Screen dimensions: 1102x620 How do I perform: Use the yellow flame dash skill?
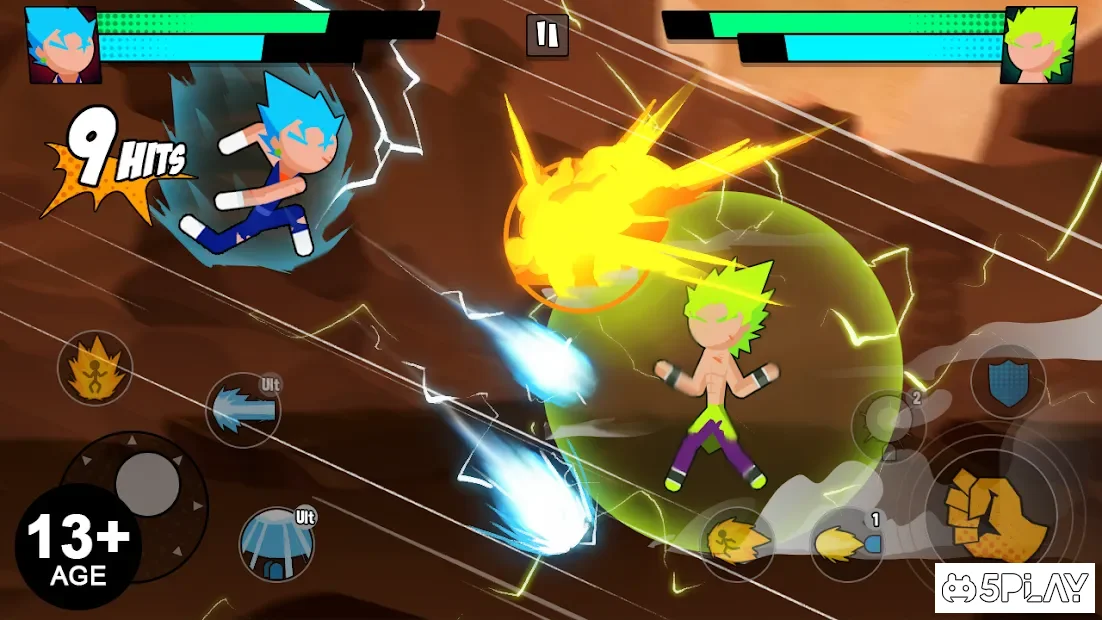[737, 544]
